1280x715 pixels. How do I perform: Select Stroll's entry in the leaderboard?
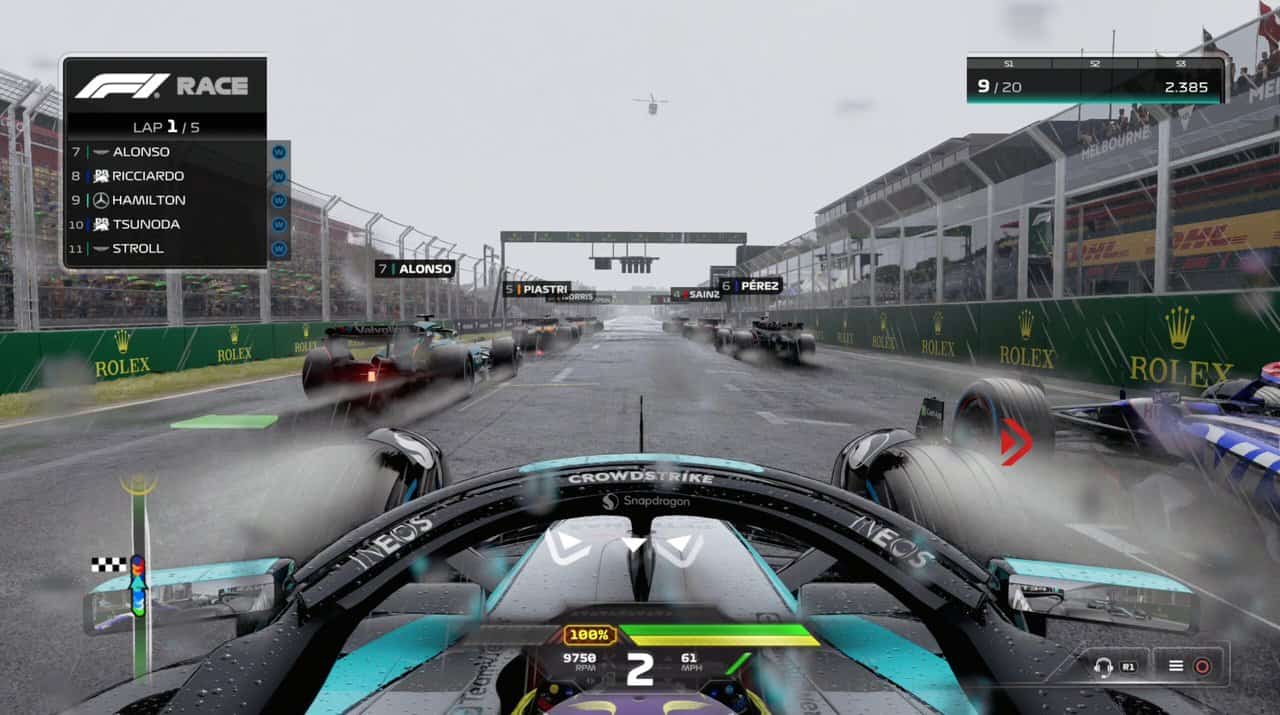point(165,248)
